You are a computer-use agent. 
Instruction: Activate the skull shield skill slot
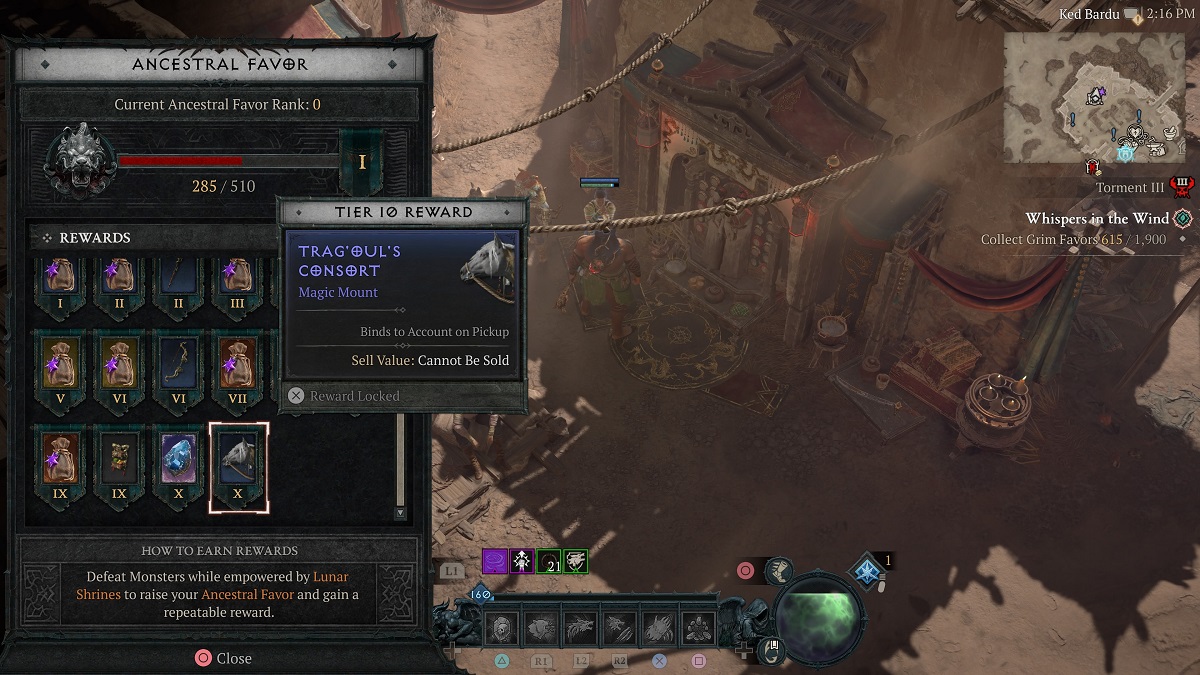point(501,628)
